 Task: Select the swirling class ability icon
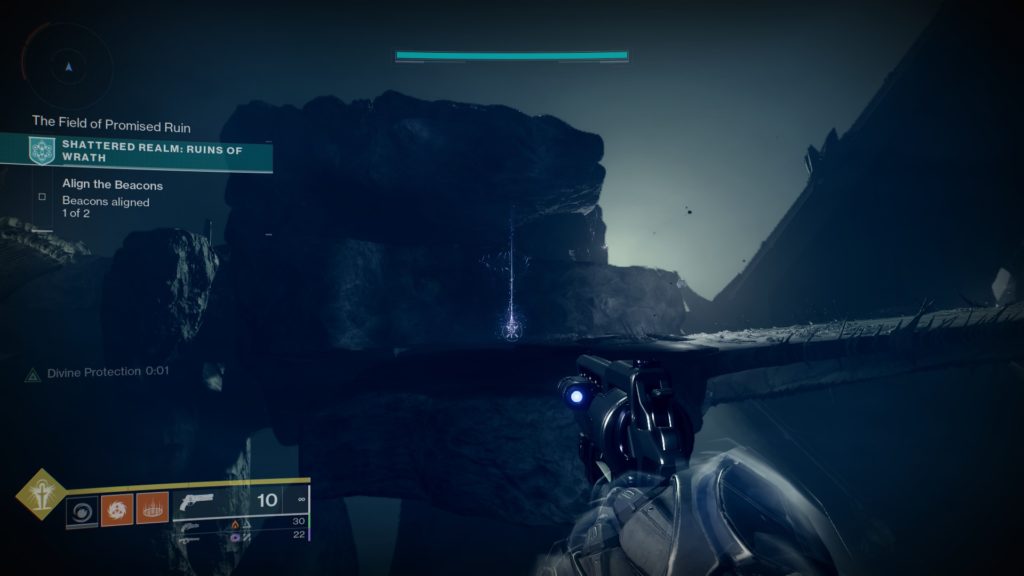(x=82, y=510)
